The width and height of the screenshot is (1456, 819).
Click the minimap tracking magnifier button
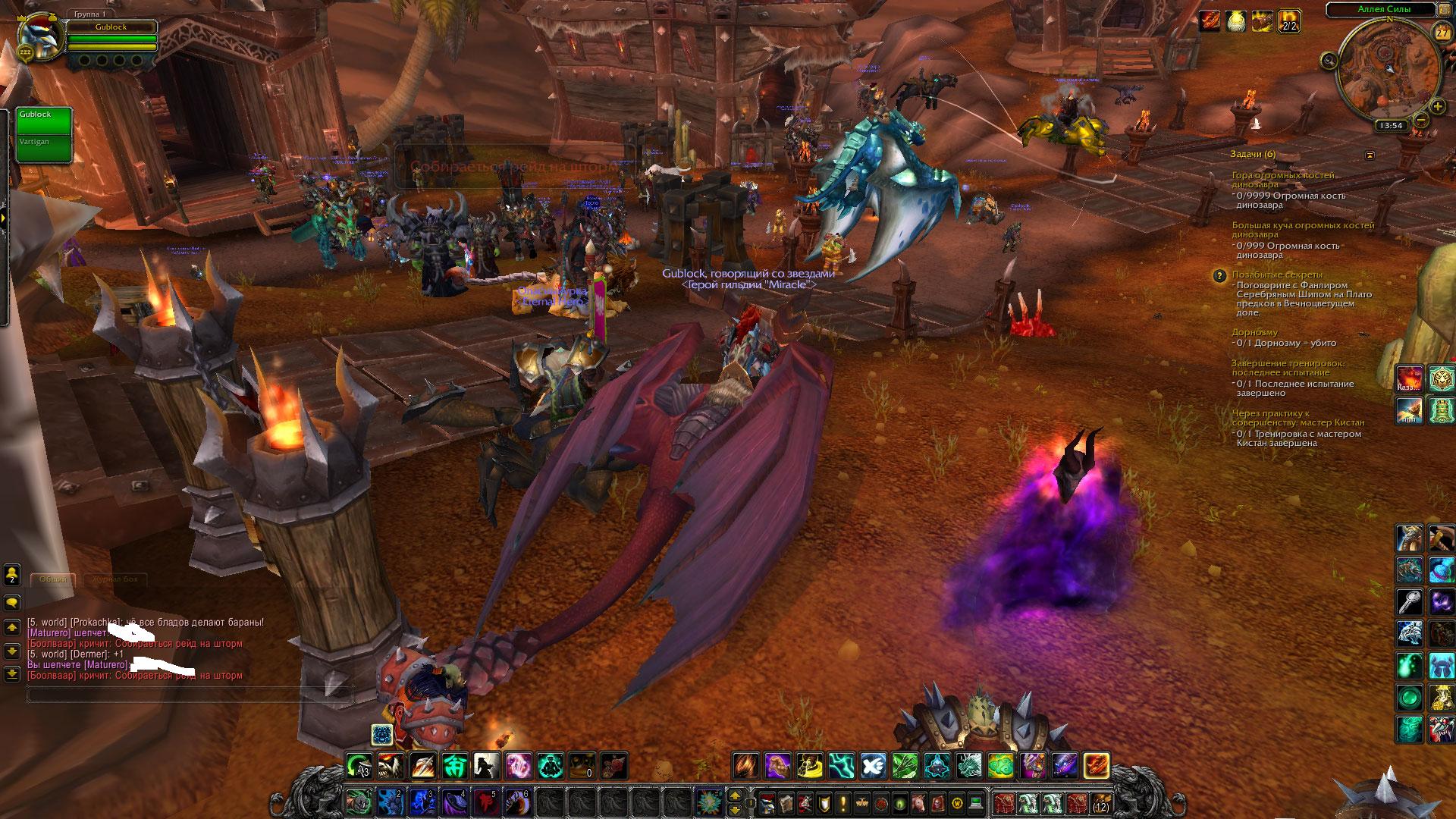click(1329, 60)
